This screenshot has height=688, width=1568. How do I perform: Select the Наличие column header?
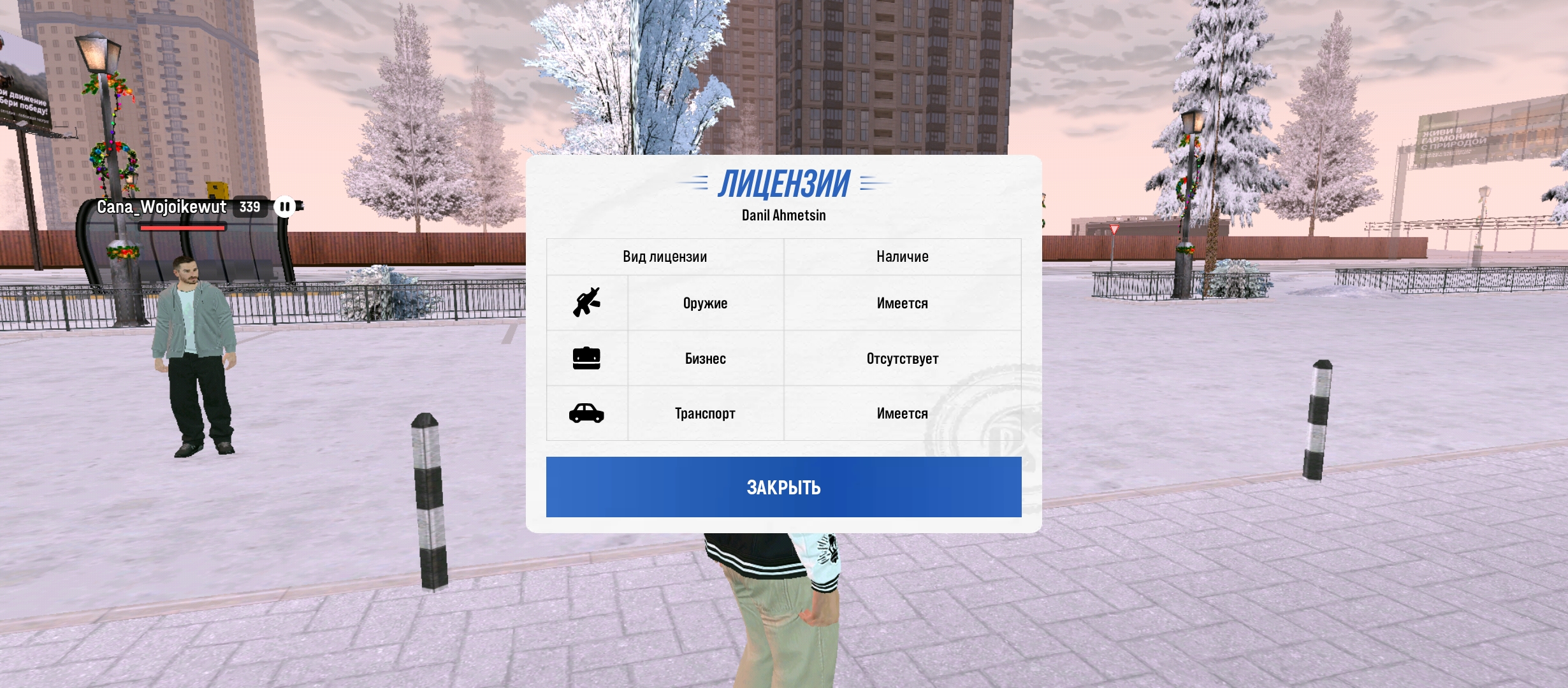point(902,256)
